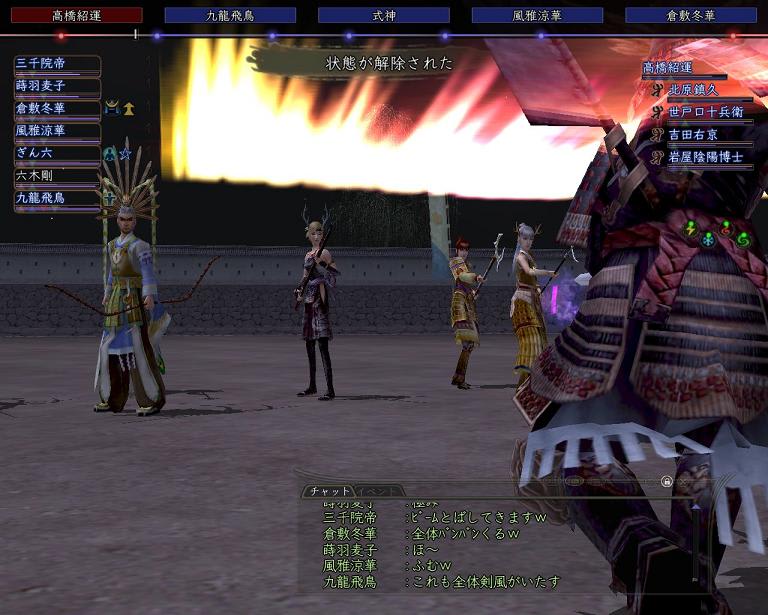Select 風雅涼華 in the left party list
Image resolution: width=768 pixels, height=615 pixels.
[x=57, y=131]
